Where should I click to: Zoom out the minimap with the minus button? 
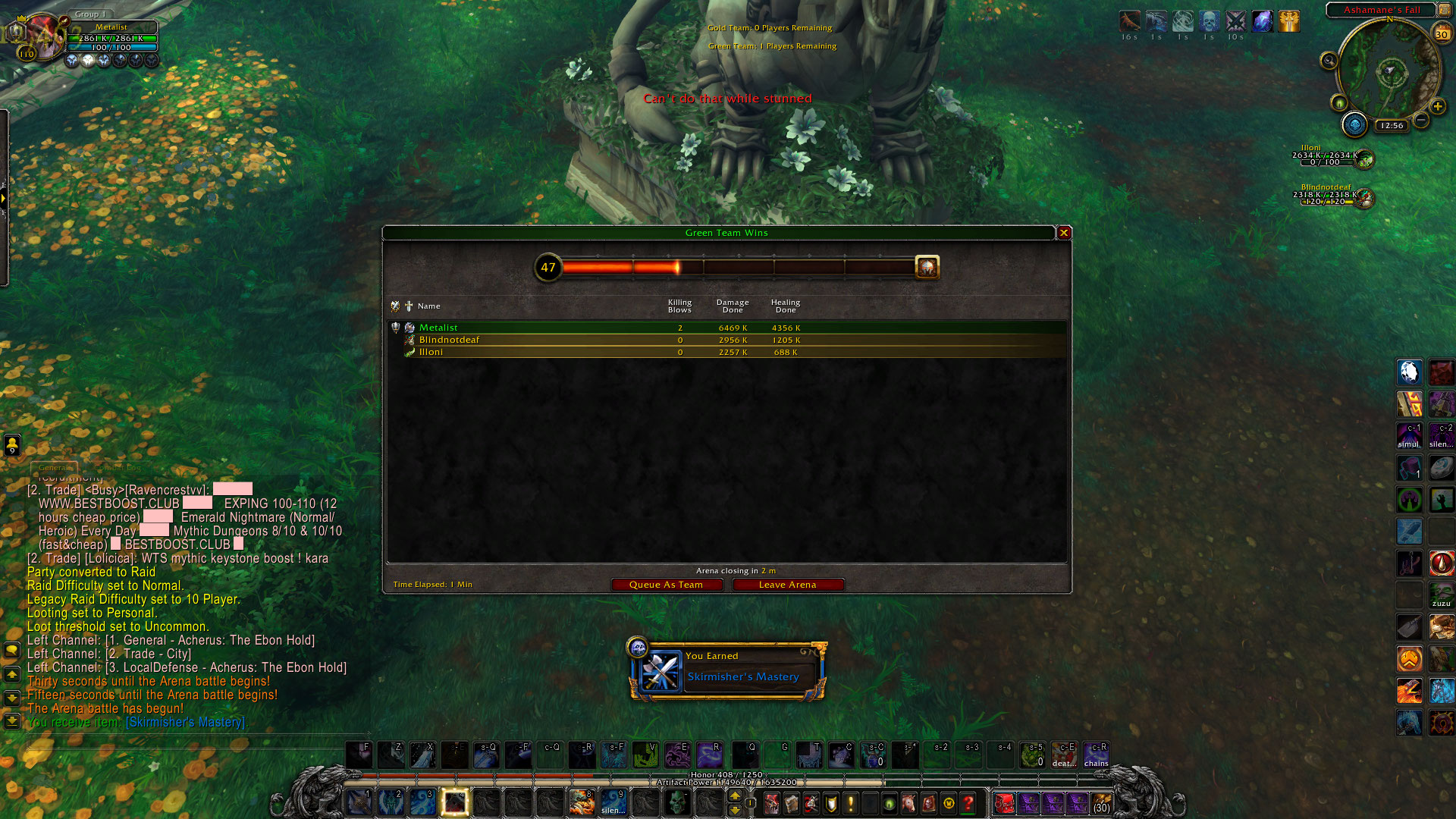pyautogui.click(x=1420, y=119)
